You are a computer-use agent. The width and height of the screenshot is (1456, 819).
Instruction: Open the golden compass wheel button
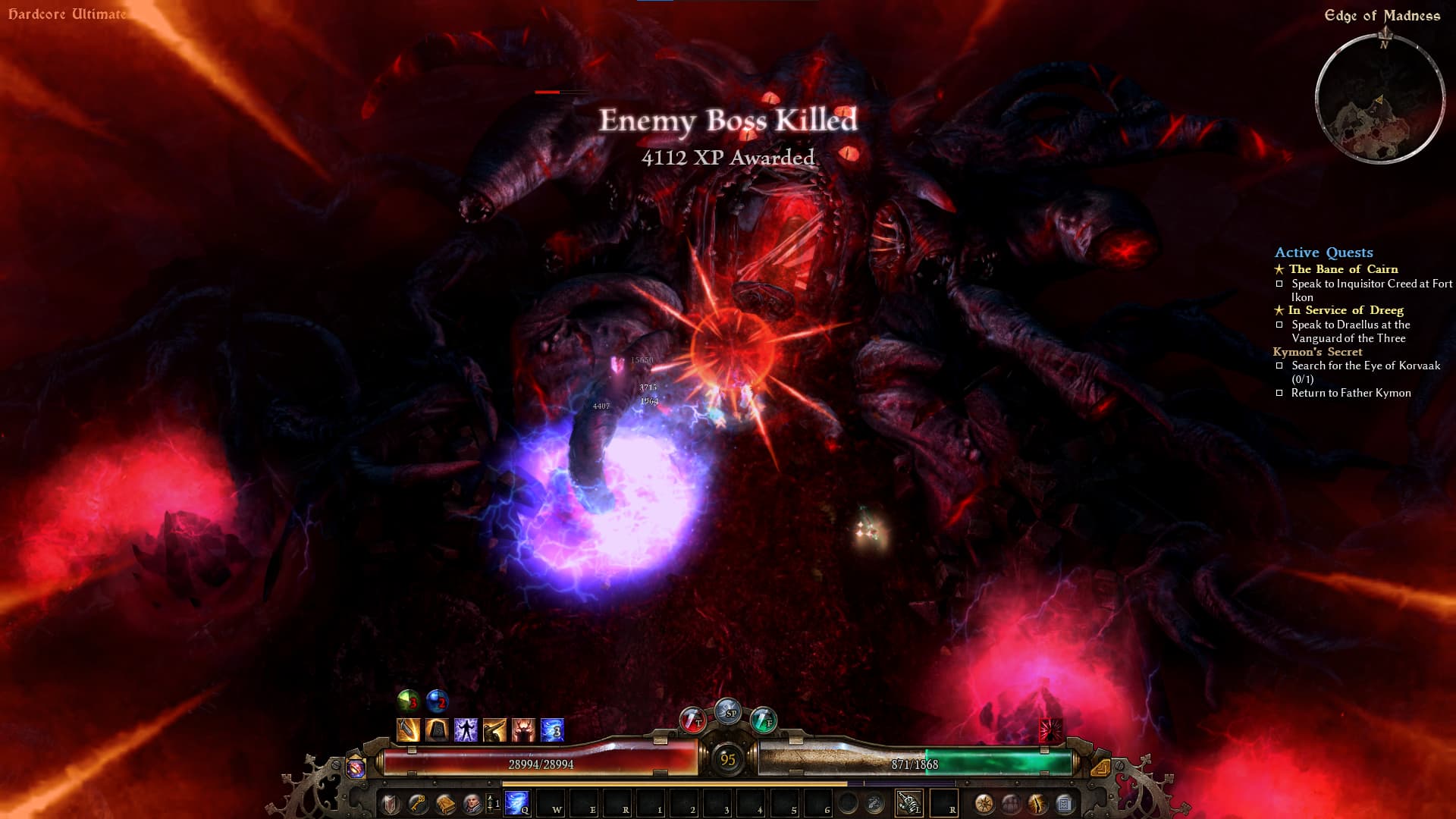point(984,803)
